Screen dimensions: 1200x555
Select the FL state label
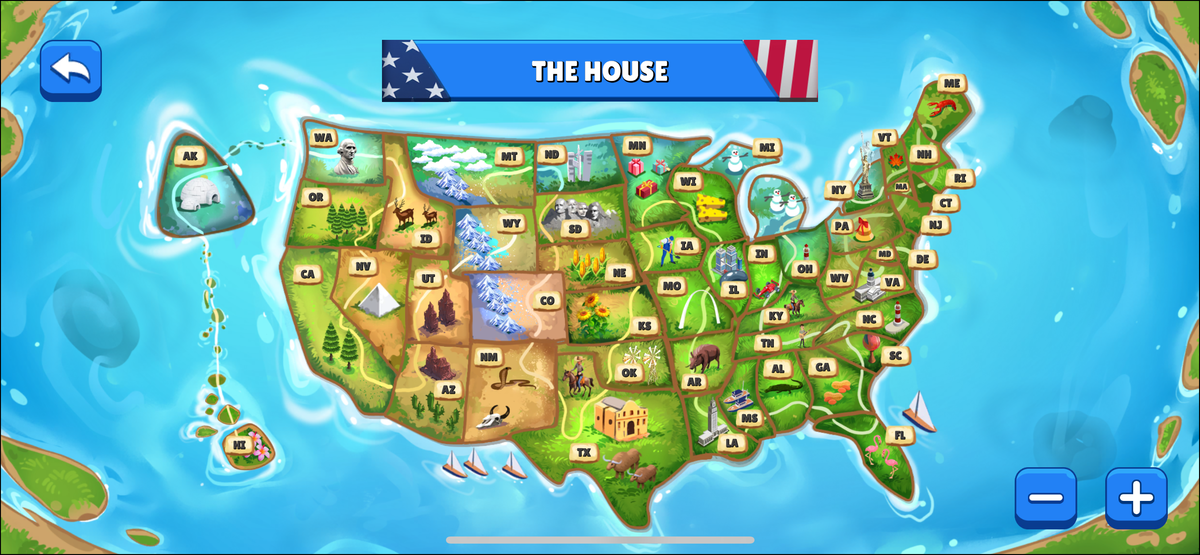(x=900, y=435)
